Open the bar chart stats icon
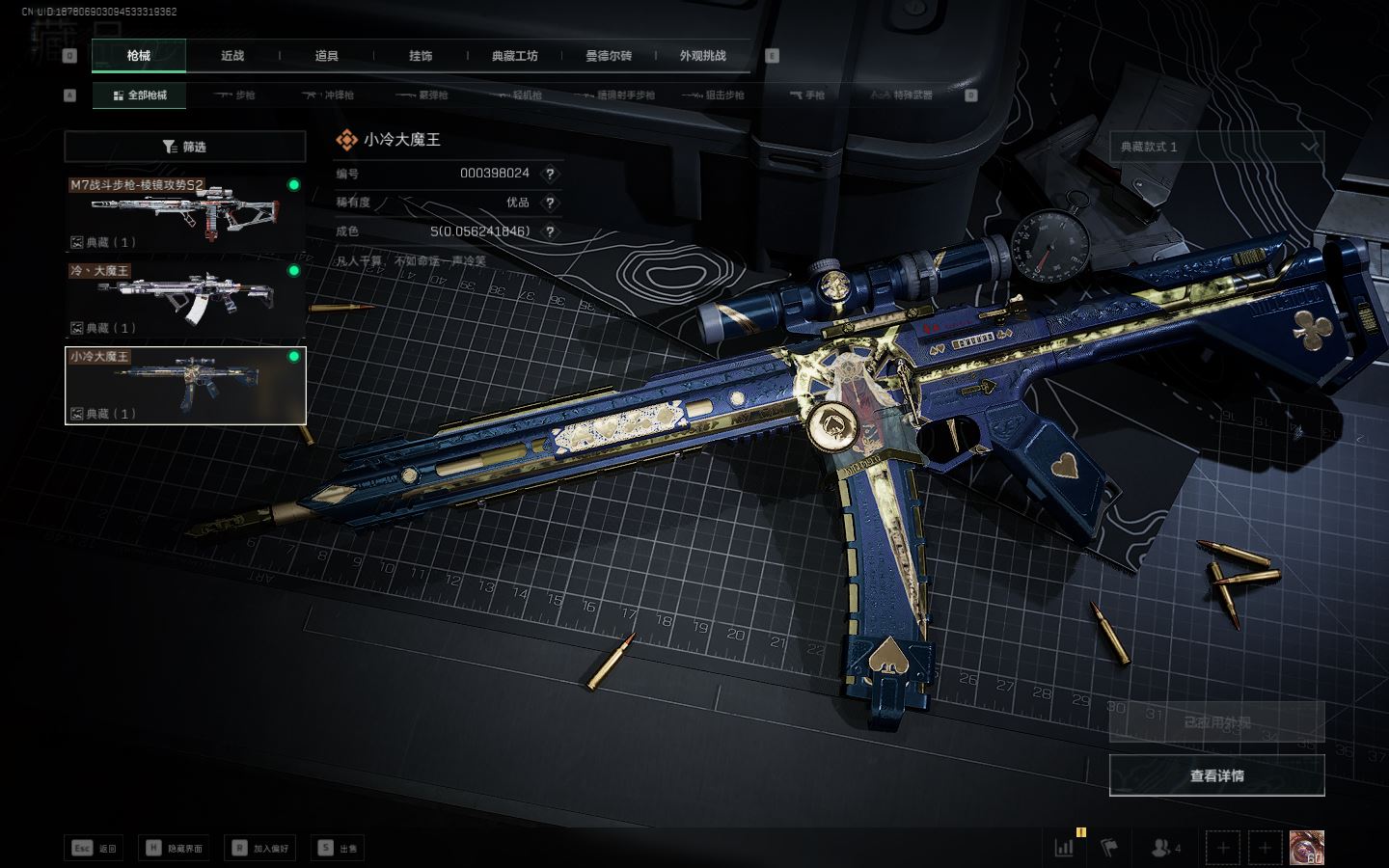 coord(1065,848)
